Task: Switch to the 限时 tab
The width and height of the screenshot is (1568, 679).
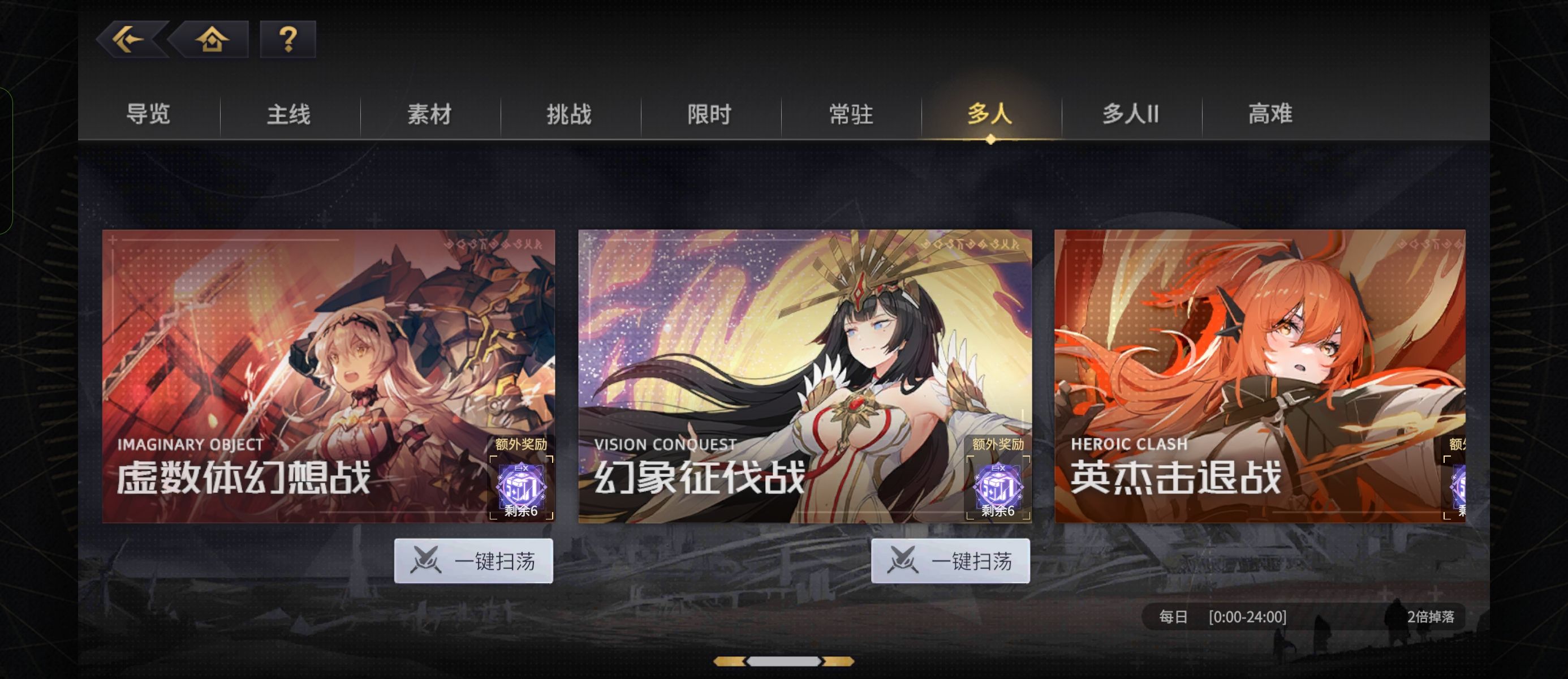Action: 711,114
